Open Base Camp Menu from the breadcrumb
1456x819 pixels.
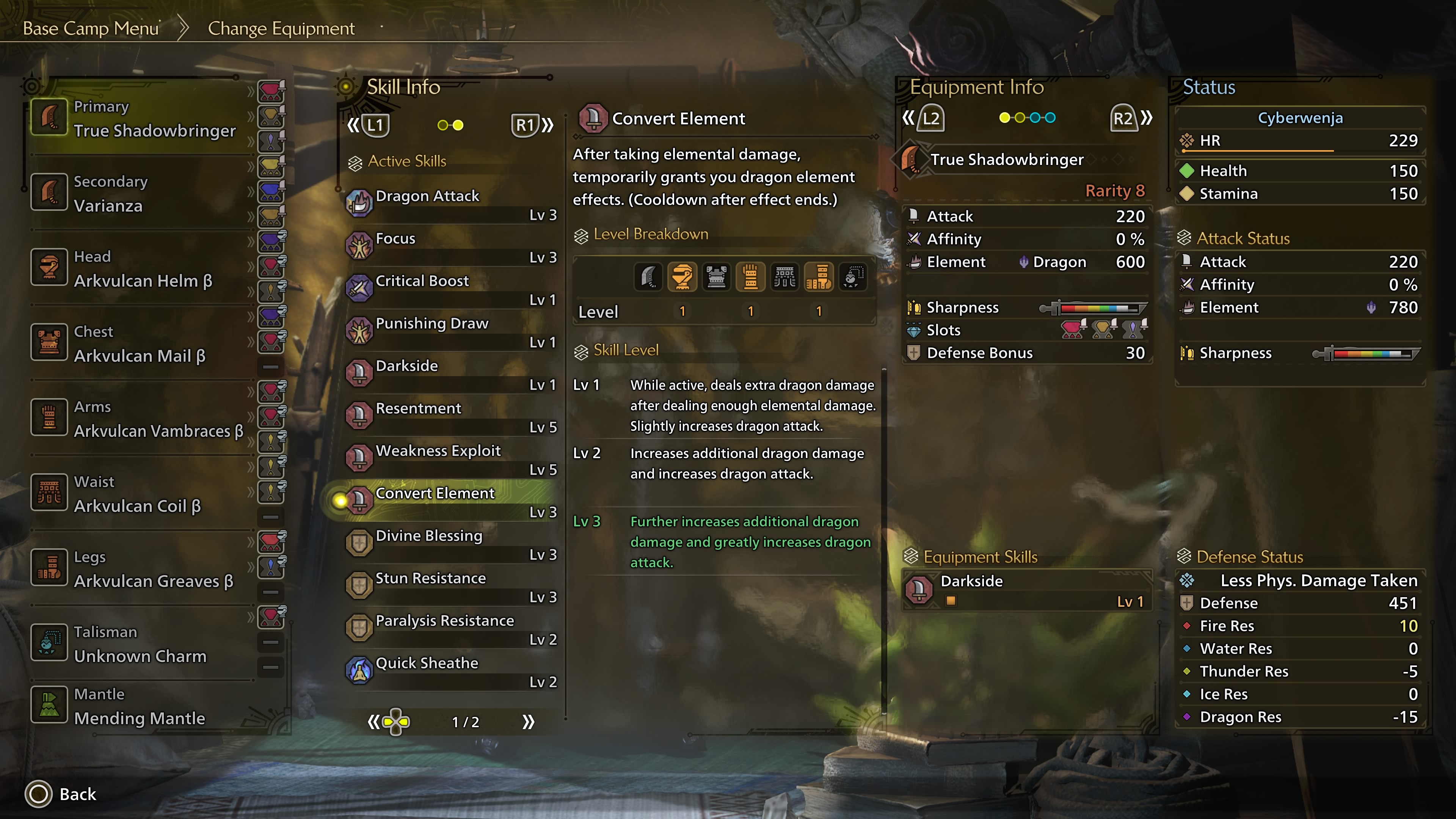coord(91,28)
